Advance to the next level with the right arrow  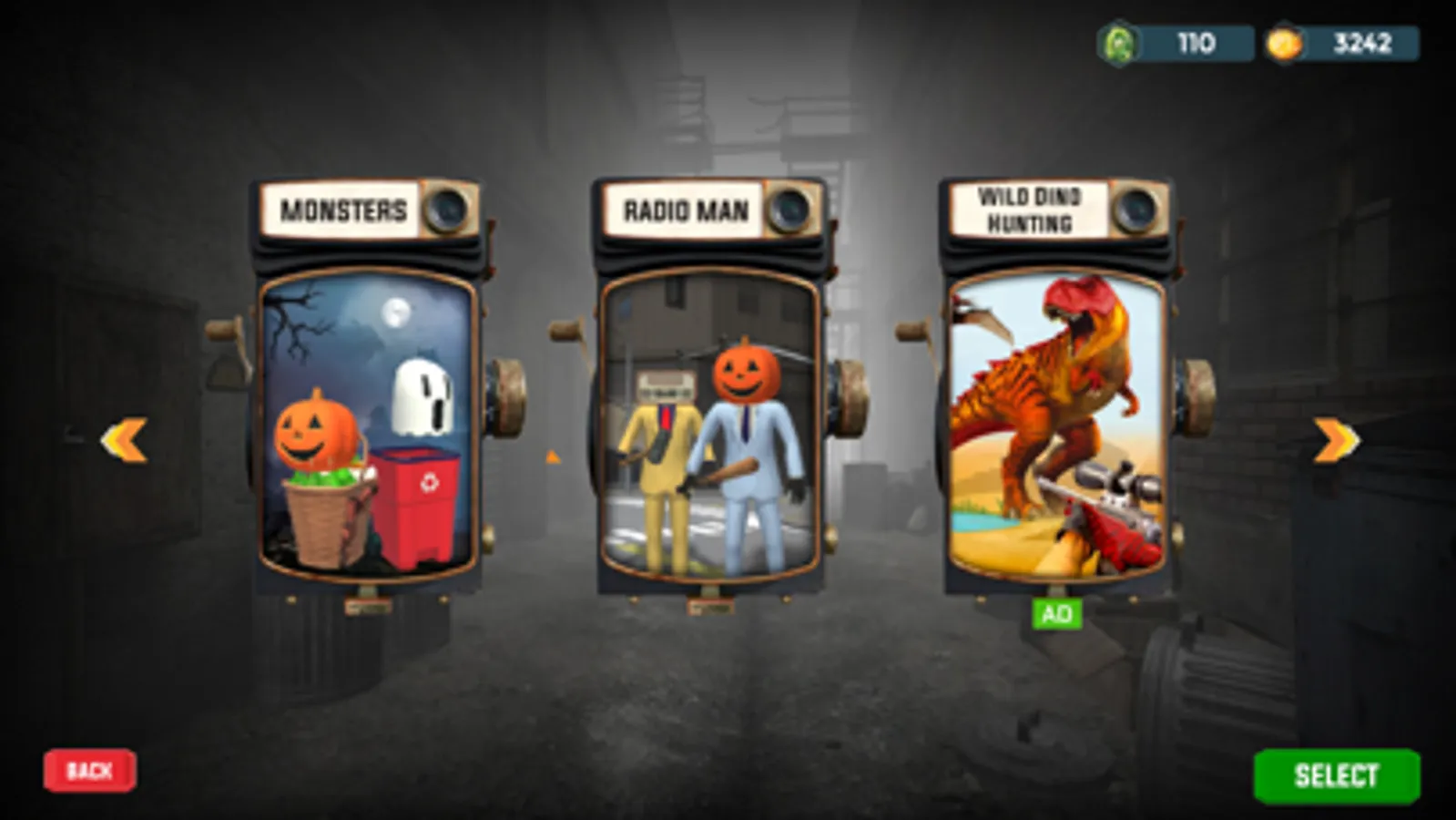[1333, 440]
